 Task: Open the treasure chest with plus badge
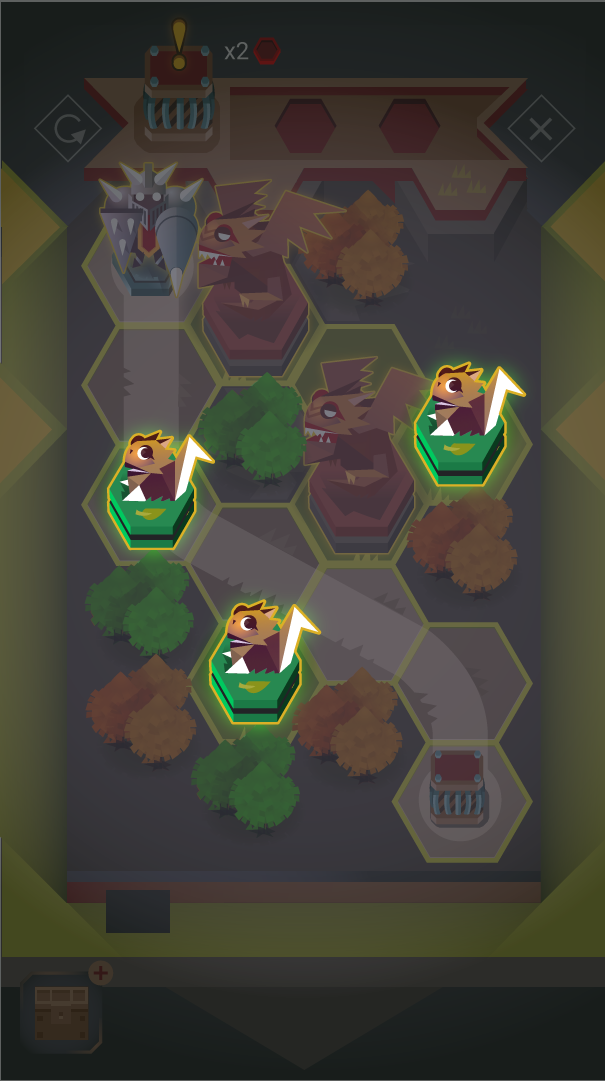(x=61, y=1011)
